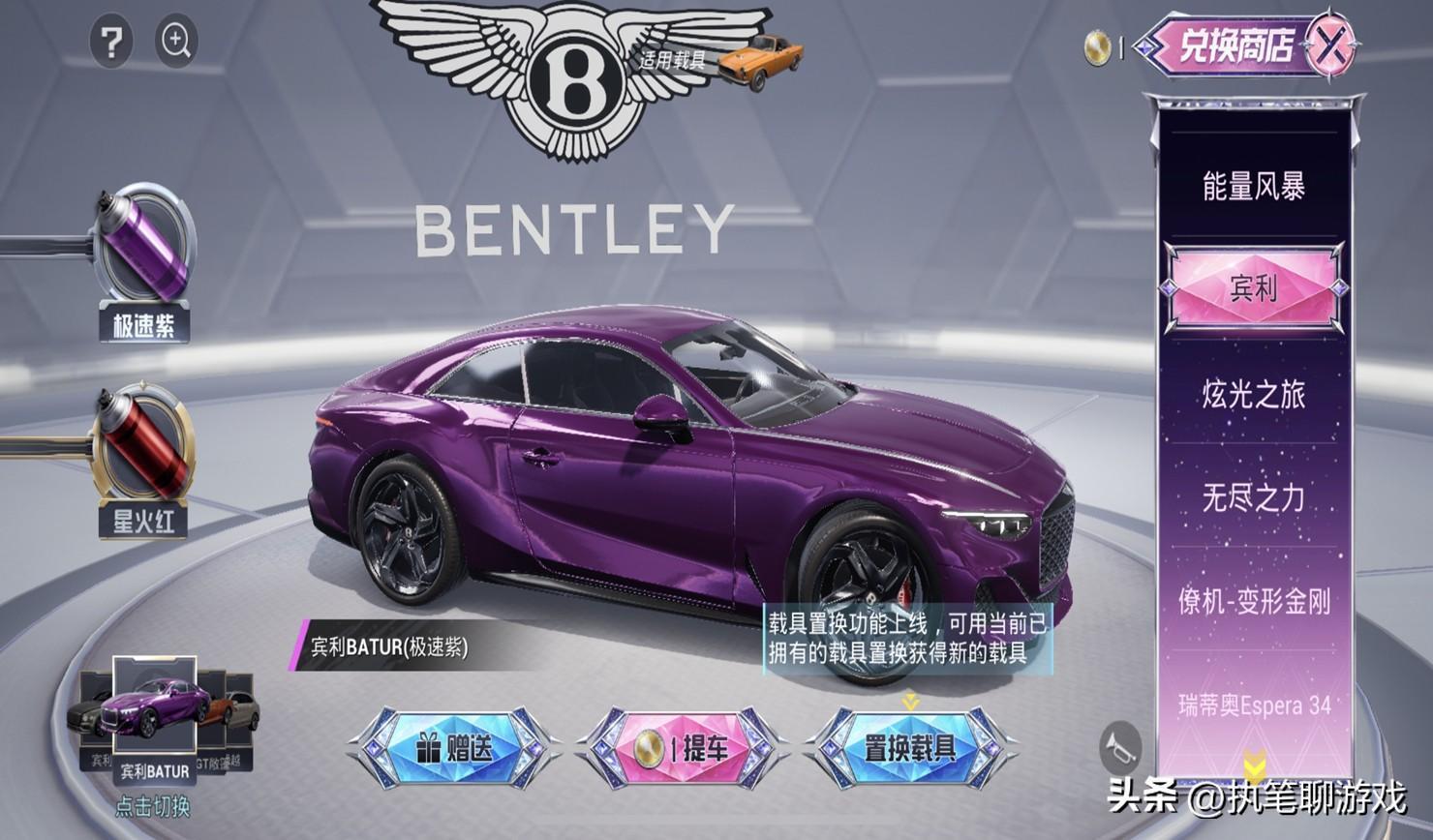This screenshot has width=1433, height=840.
Task: Open the 炫光之旅 category
Action: point(1253,394)
